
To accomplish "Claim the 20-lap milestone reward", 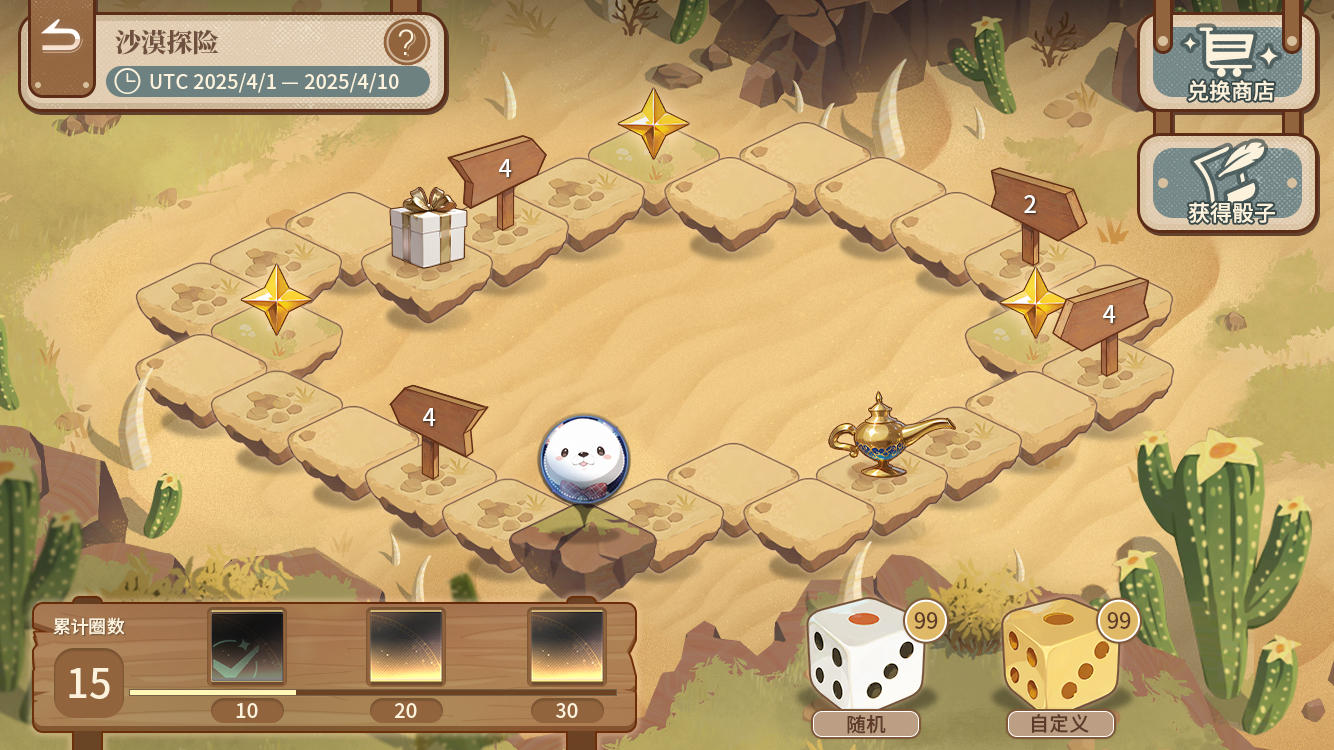I will click(406, 647).
